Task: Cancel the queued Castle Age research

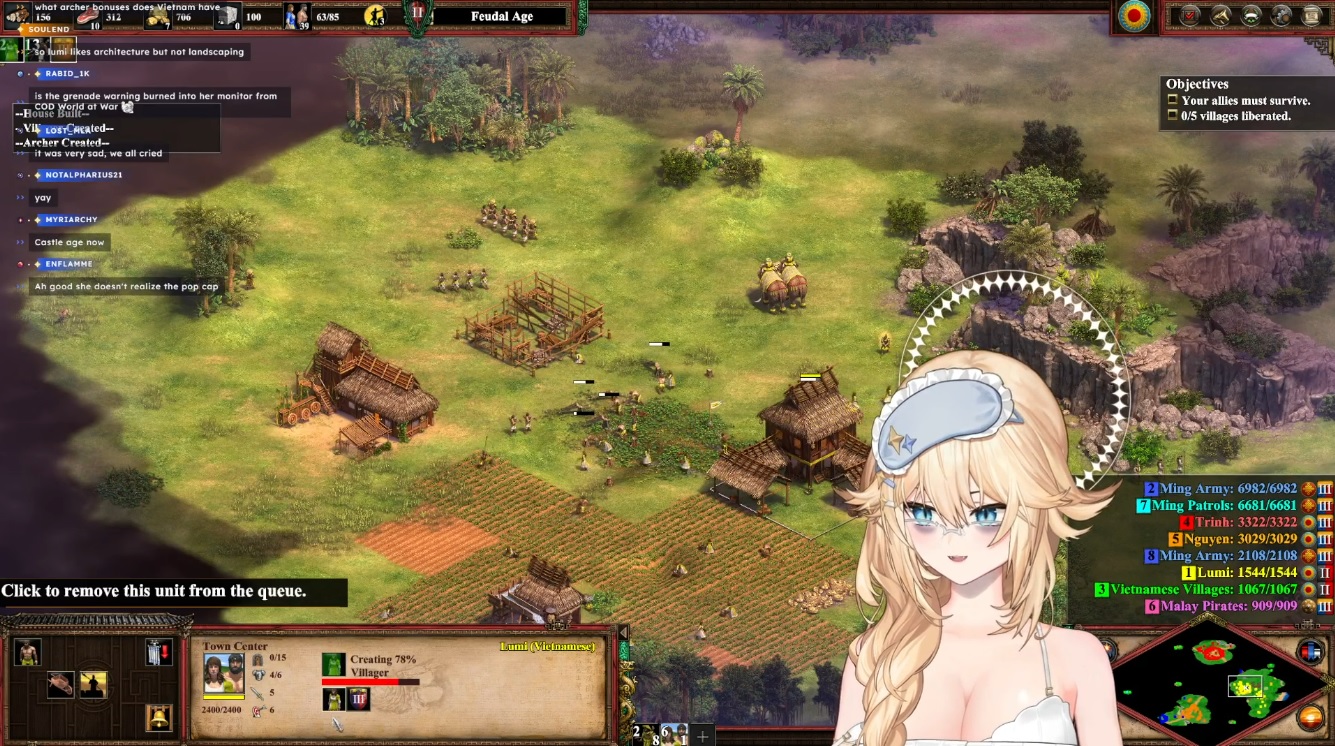Action: tap(358, 699)
